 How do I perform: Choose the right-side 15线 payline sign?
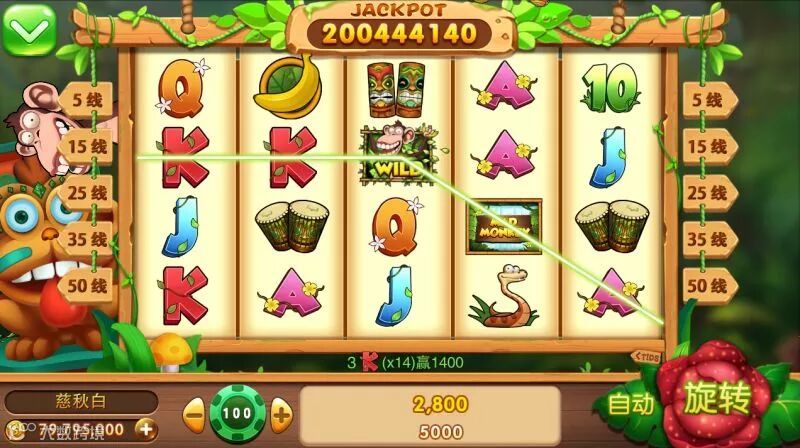pos(708,147)
